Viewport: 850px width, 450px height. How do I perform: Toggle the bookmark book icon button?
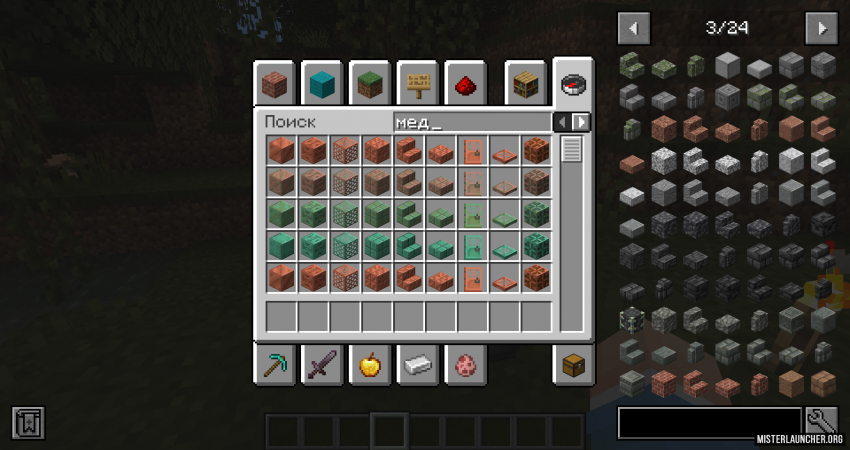click(28, 422)
